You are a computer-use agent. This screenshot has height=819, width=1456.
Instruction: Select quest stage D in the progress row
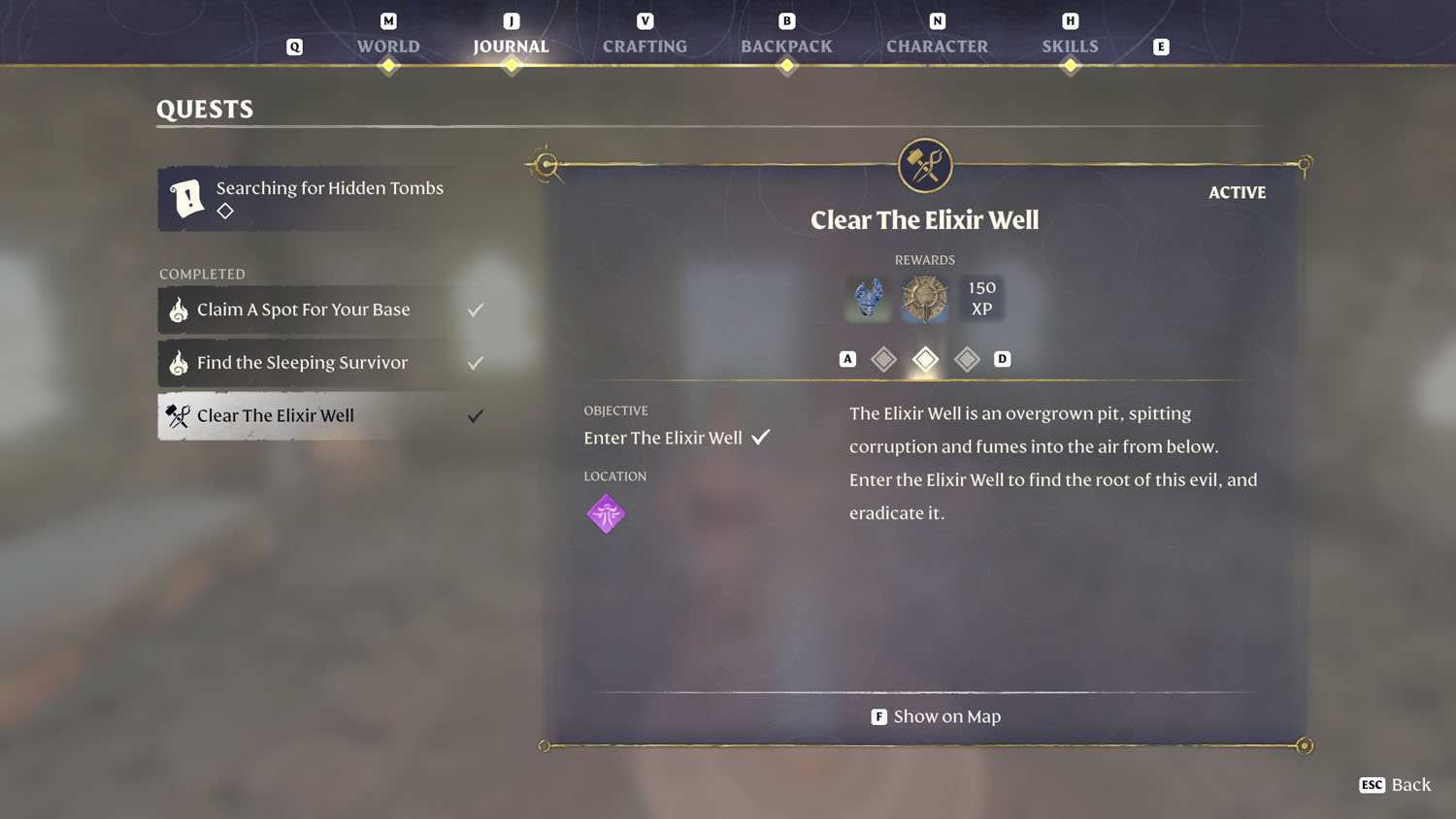1004,358
